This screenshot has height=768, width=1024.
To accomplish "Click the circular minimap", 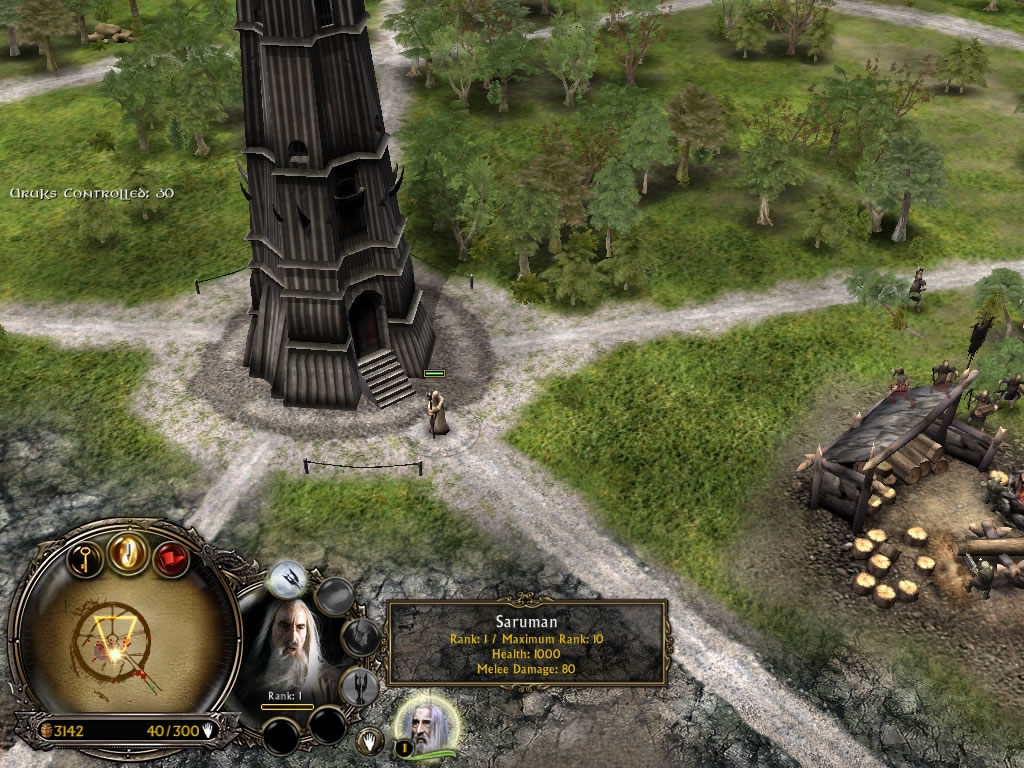I will pos(117,645).
